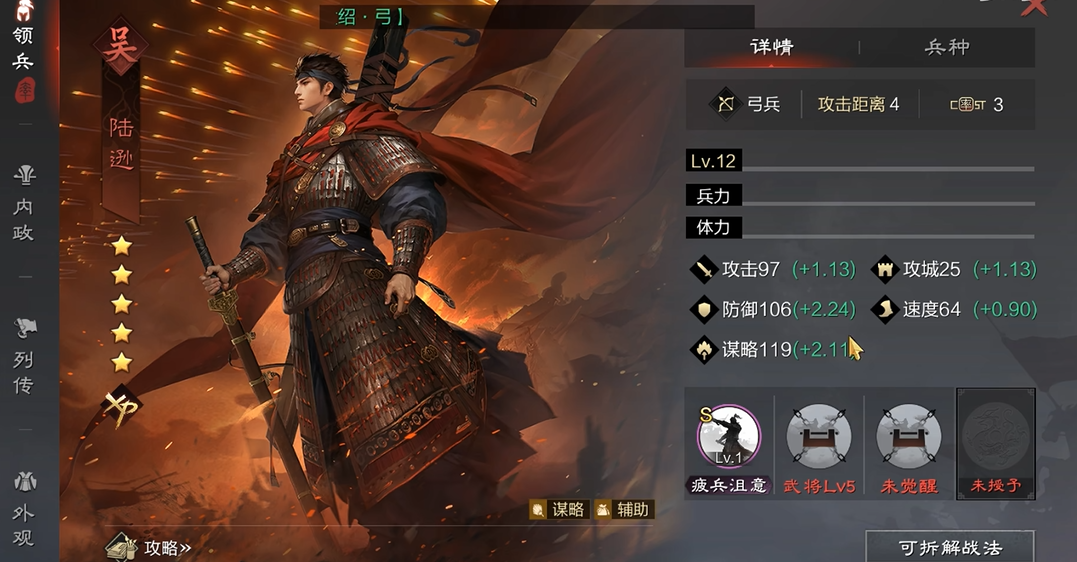Screen dimensions: 1077x562
Task: Select the 未授予 ungranted skill slot
Action: point(995,438)
